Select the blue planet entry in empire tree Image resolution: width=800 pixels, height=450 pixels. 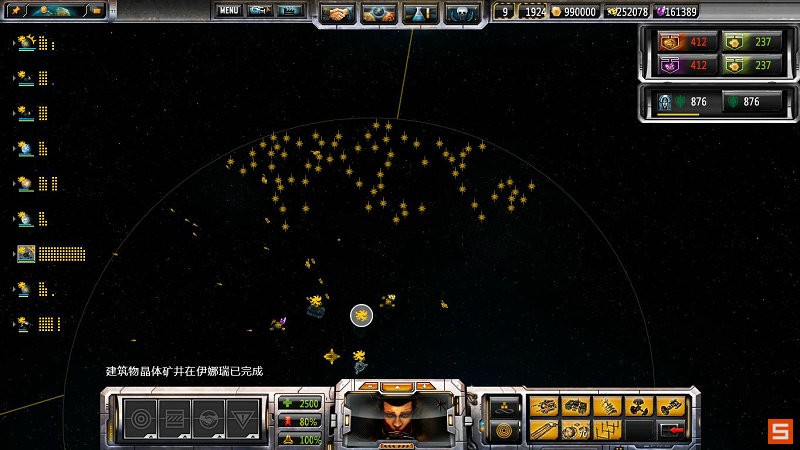pos(26,149)
